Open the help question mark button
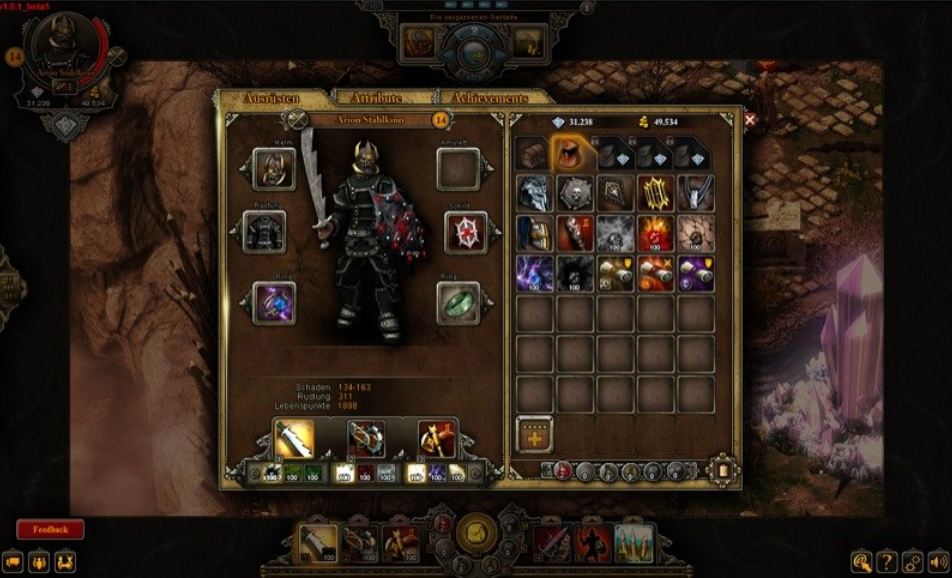Screen dimensions: 952x578 coord(886,560)
